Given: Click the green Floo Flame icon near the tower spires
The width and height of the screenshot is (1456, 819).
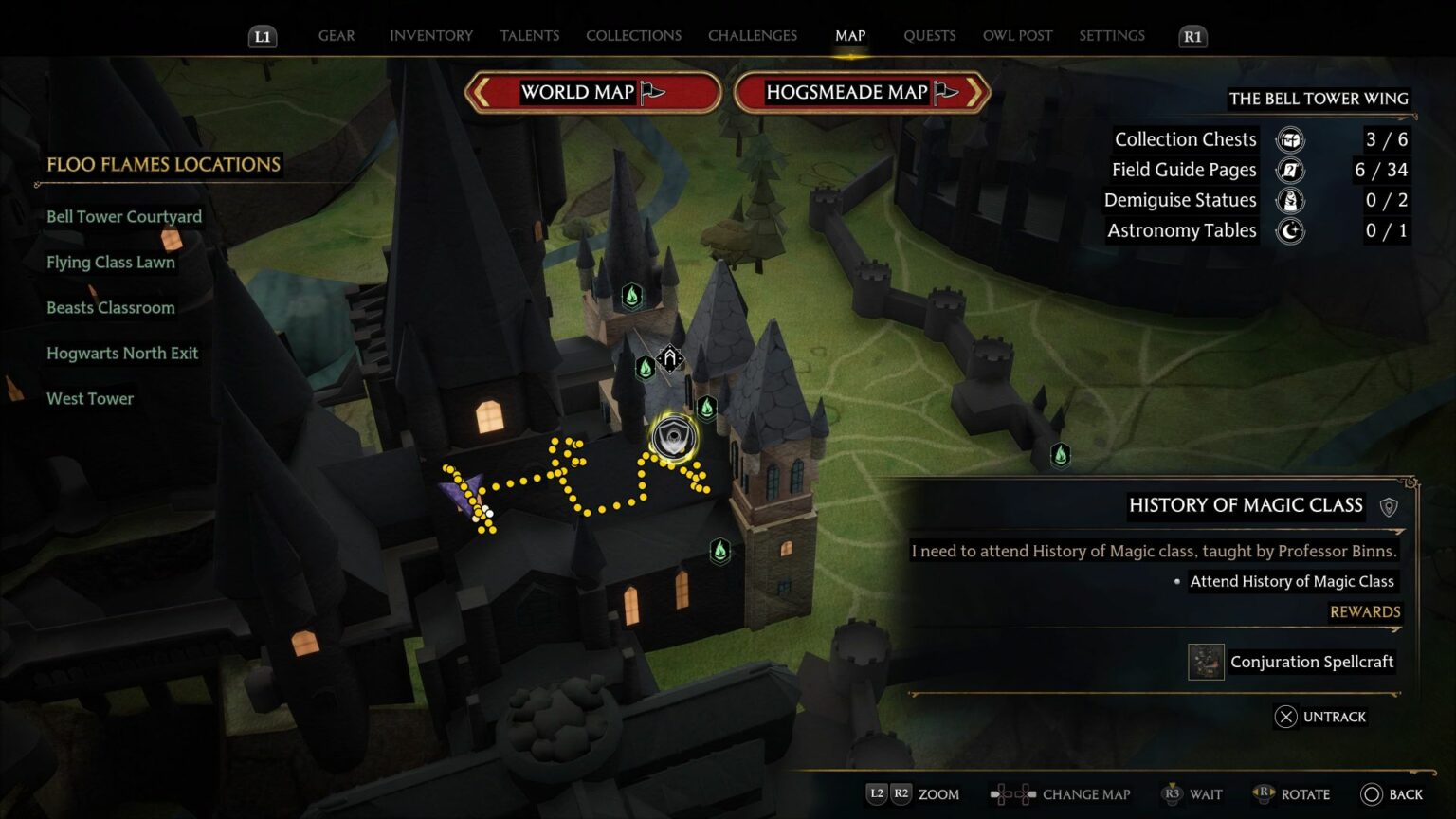Looking at the screenshot, I should (633, 295).
